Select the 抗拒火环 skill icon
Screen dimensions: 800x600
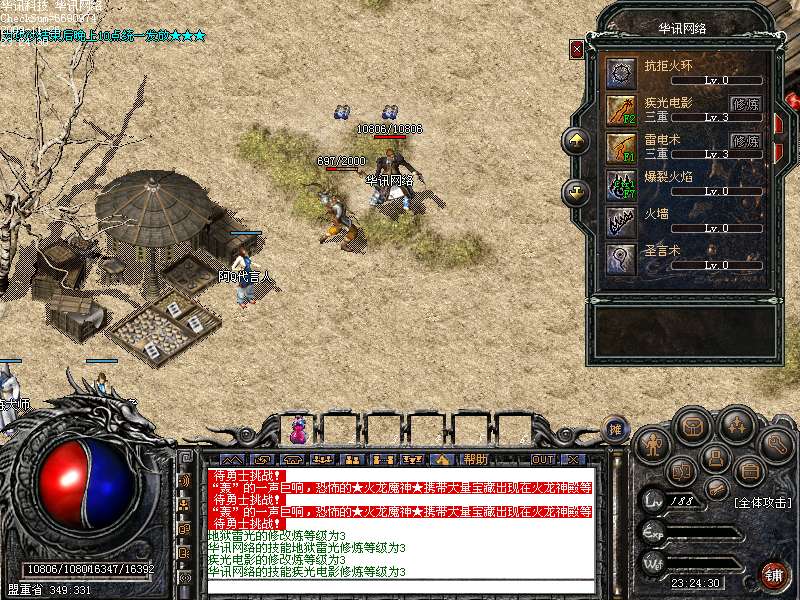coord(620,72)
